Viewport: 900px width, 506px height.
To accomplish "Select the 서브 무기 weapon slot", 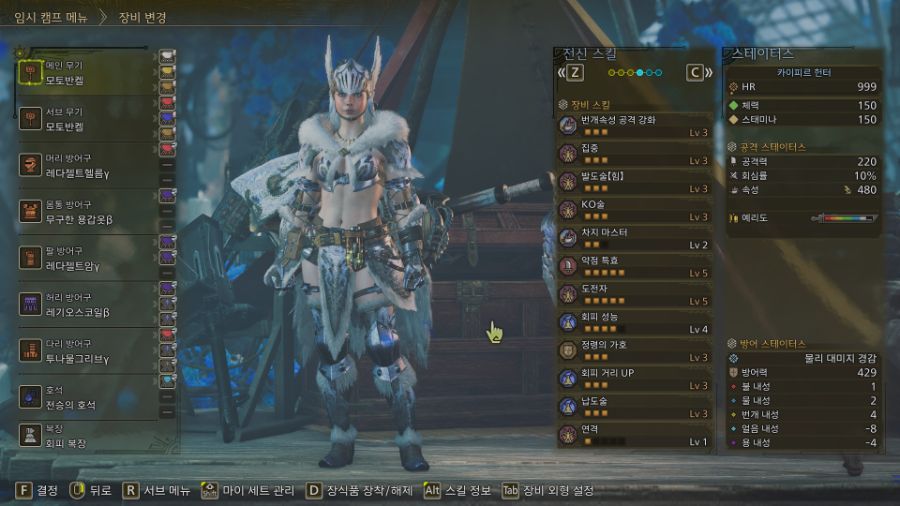I will [x=85, y=120].
